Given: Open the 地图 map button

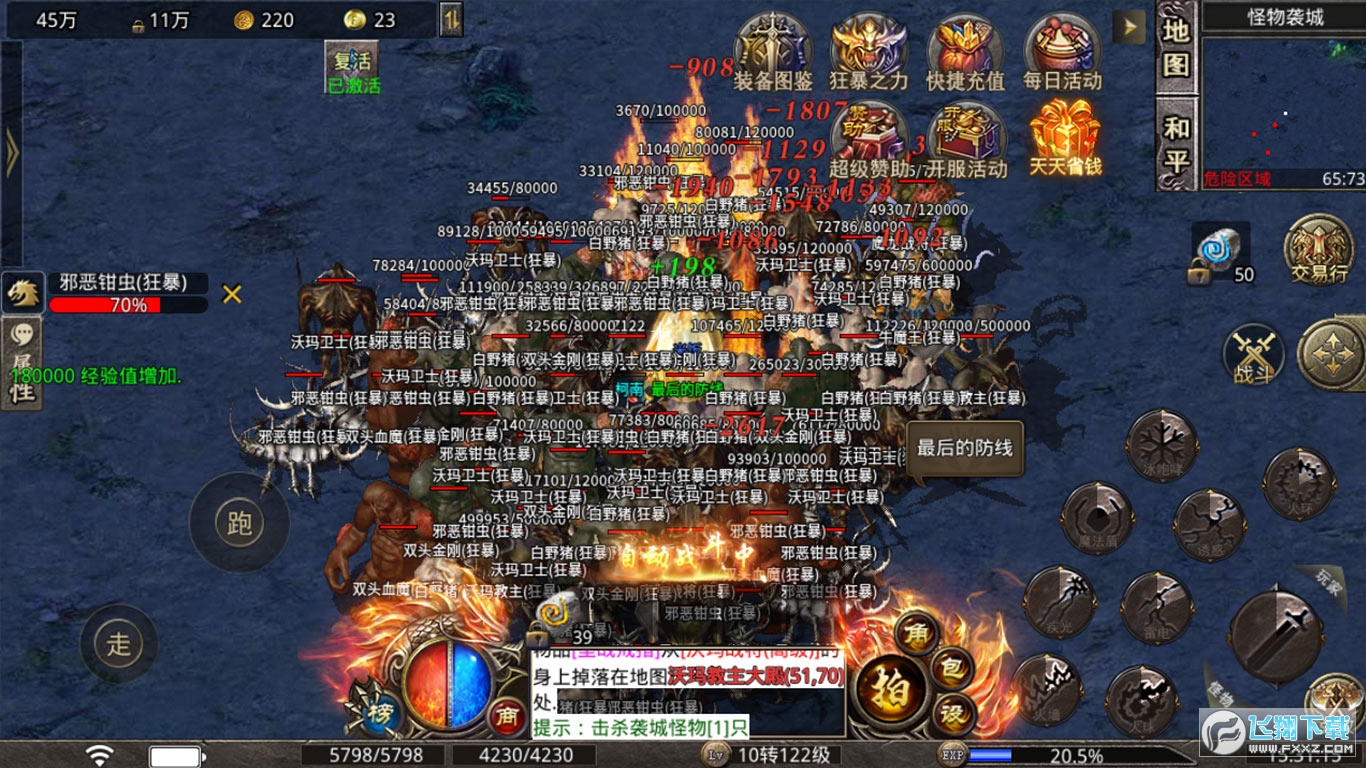Looking at the screenshot, I should [x=1177, y=48].
